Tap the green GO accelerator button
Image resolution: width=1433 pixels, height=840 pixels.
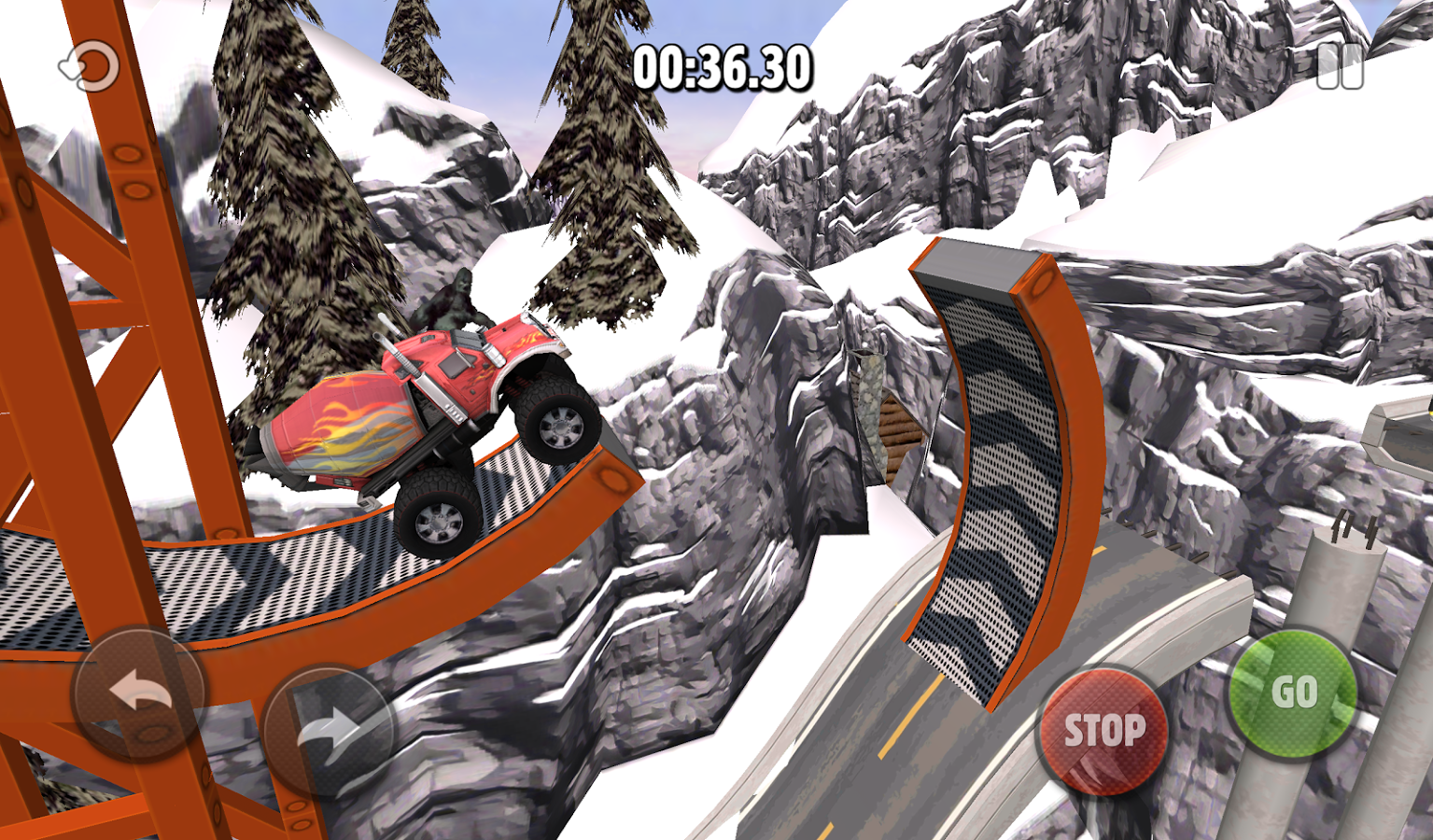tap(1293, 693)
